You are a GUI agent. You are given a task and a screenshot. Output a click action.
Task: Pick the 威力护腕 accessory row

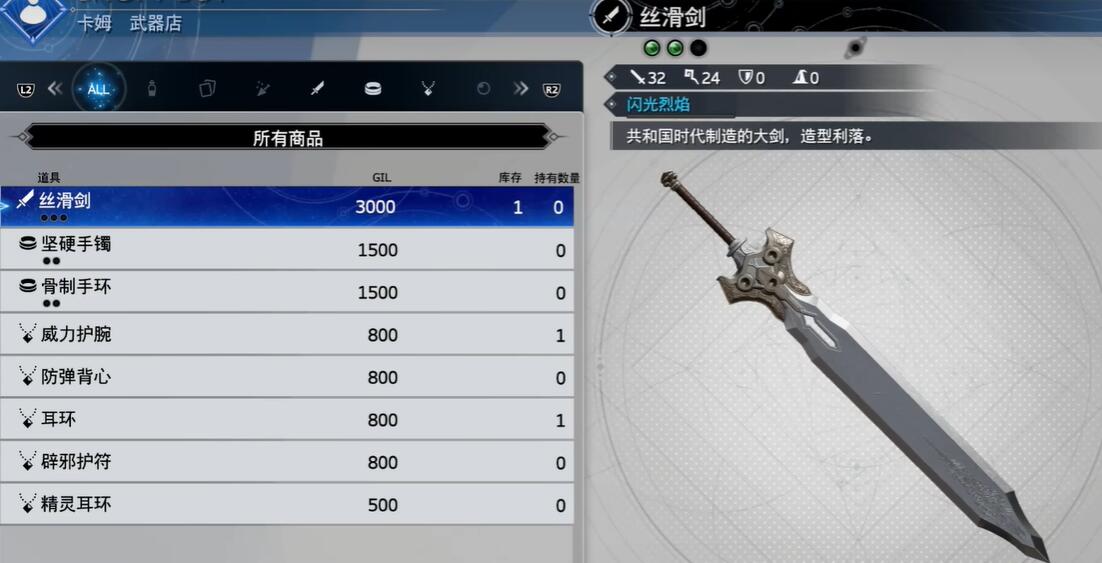[287, 335]
